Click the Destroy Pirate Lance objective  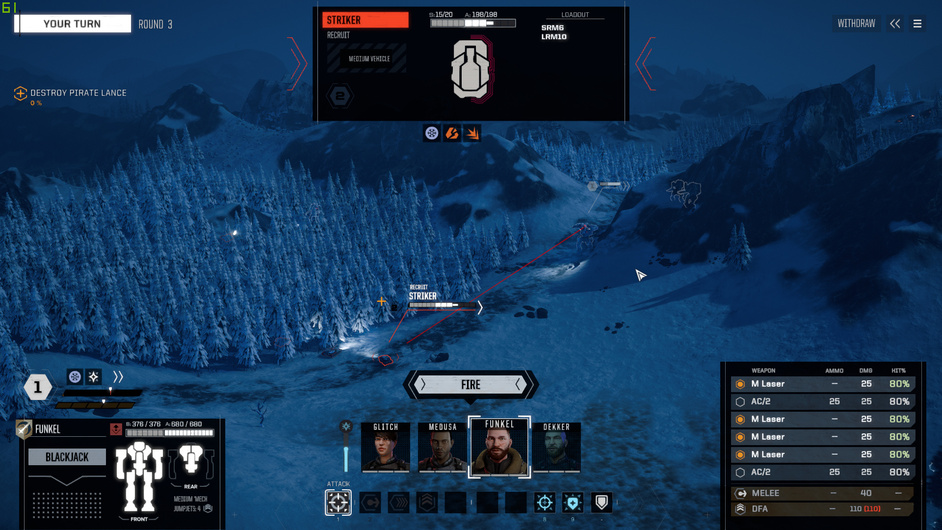click(78, 93)
